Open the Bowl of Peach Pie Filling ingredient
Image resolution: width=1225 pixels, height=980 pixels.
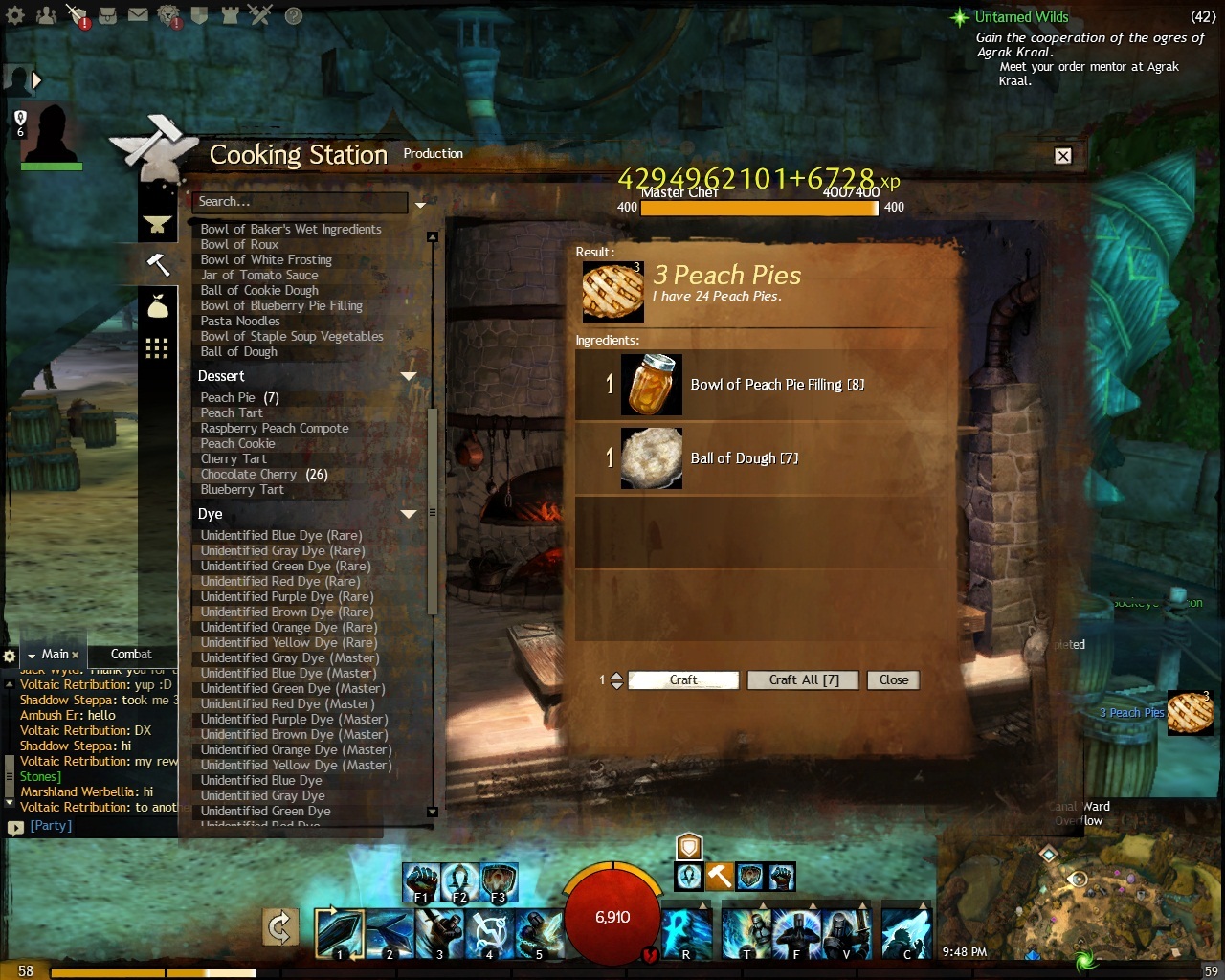(652, 385)
